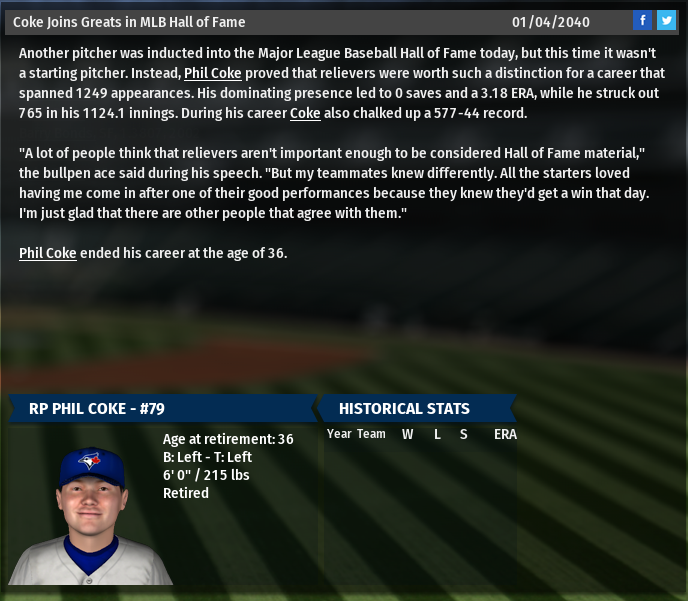Open the Phil Coke link before "ended his career"
Screen dimensions: 688x601
pos(47,253)
